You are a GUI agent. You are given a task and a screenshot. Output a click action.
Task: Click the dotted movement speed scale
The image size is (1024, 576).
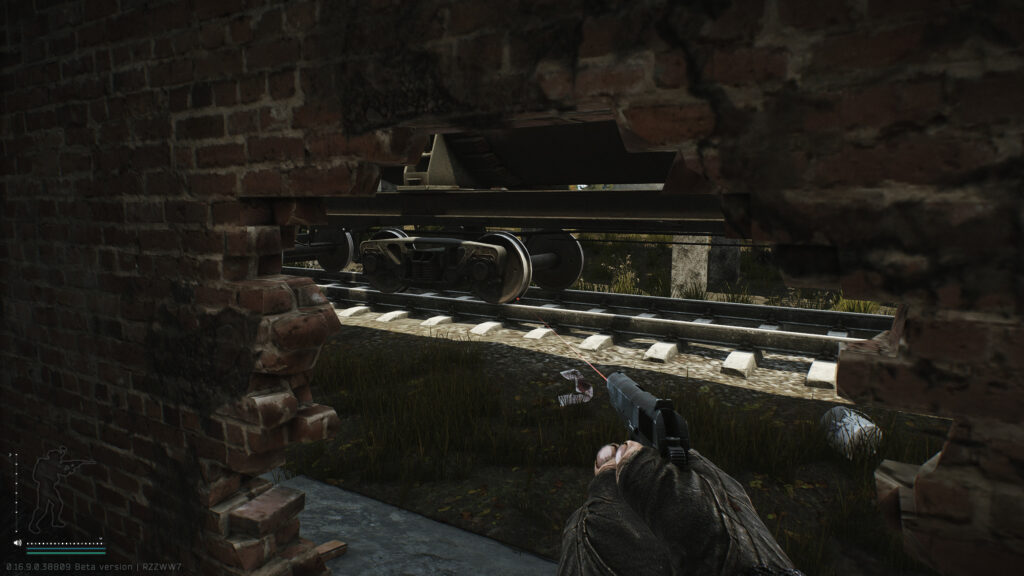(x=66, y=543)
